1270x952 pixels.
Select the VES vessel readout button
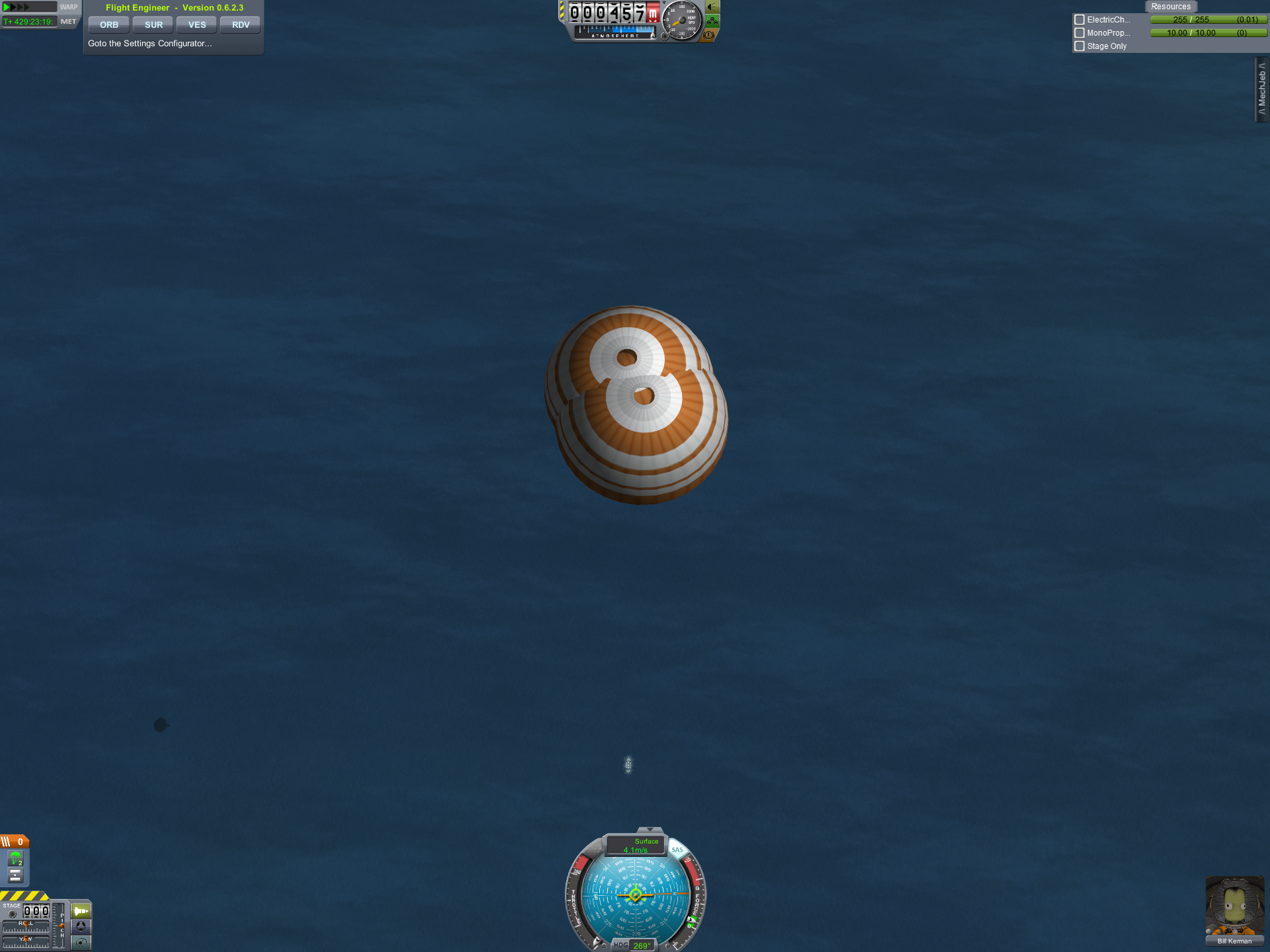[197, 25]
